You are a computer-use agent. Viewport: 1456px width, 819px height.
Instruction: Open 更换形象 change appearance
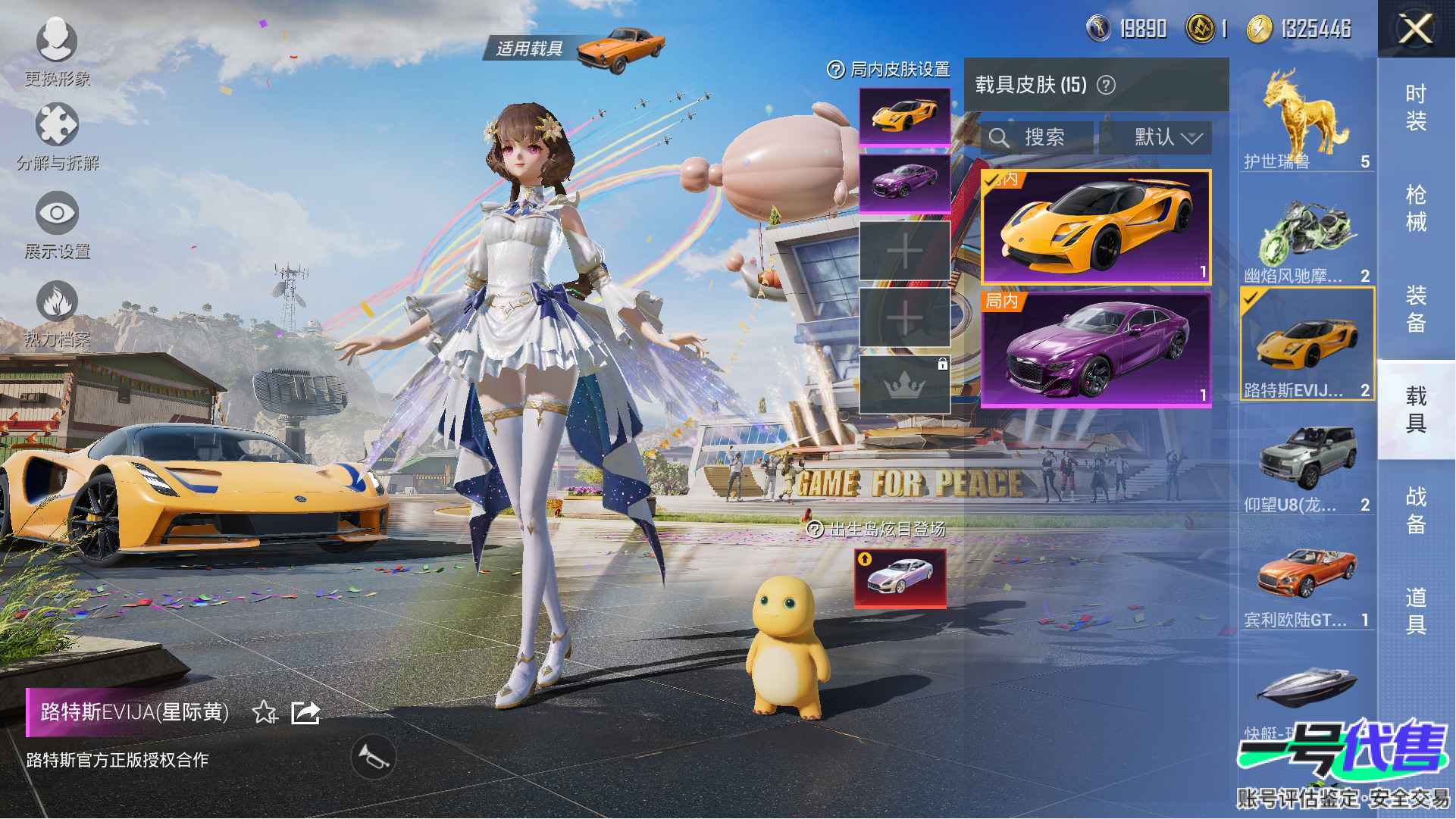tap(57, 50)
